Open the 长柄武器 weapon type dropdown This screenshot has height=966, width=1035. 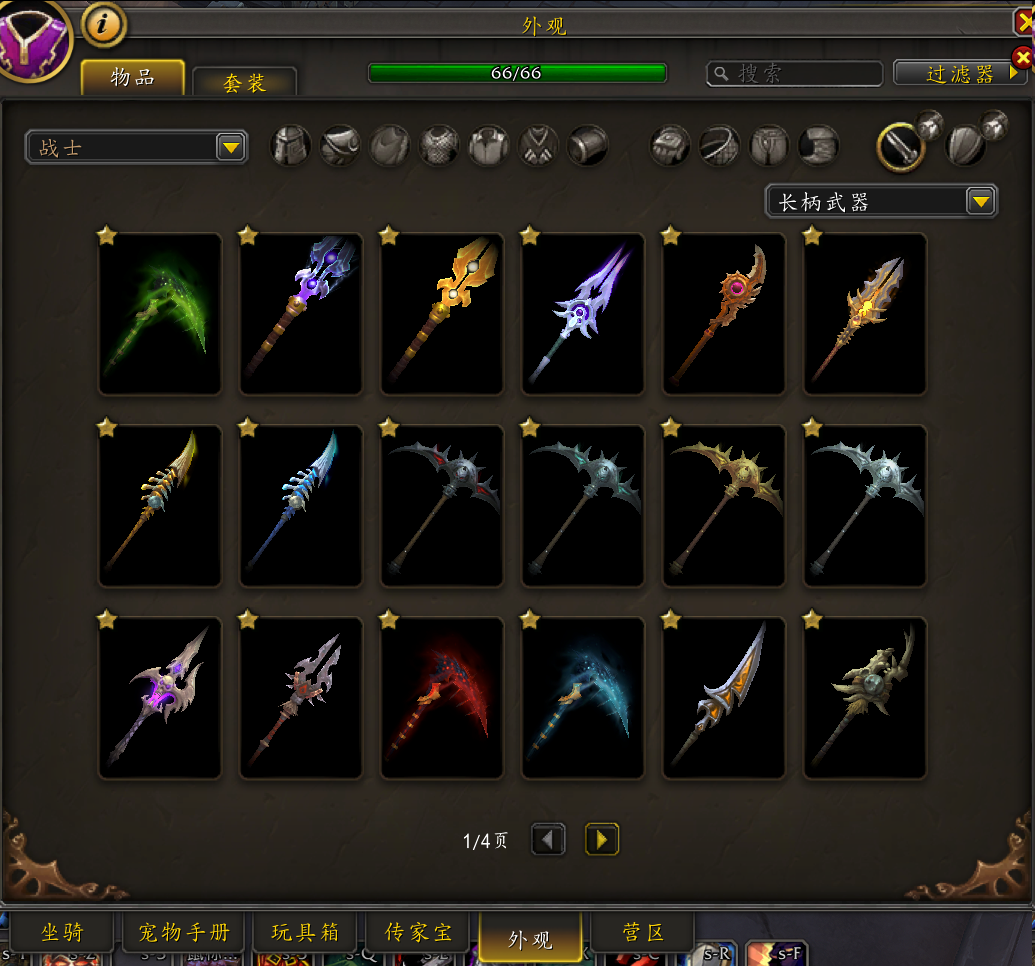coord(881,201)
